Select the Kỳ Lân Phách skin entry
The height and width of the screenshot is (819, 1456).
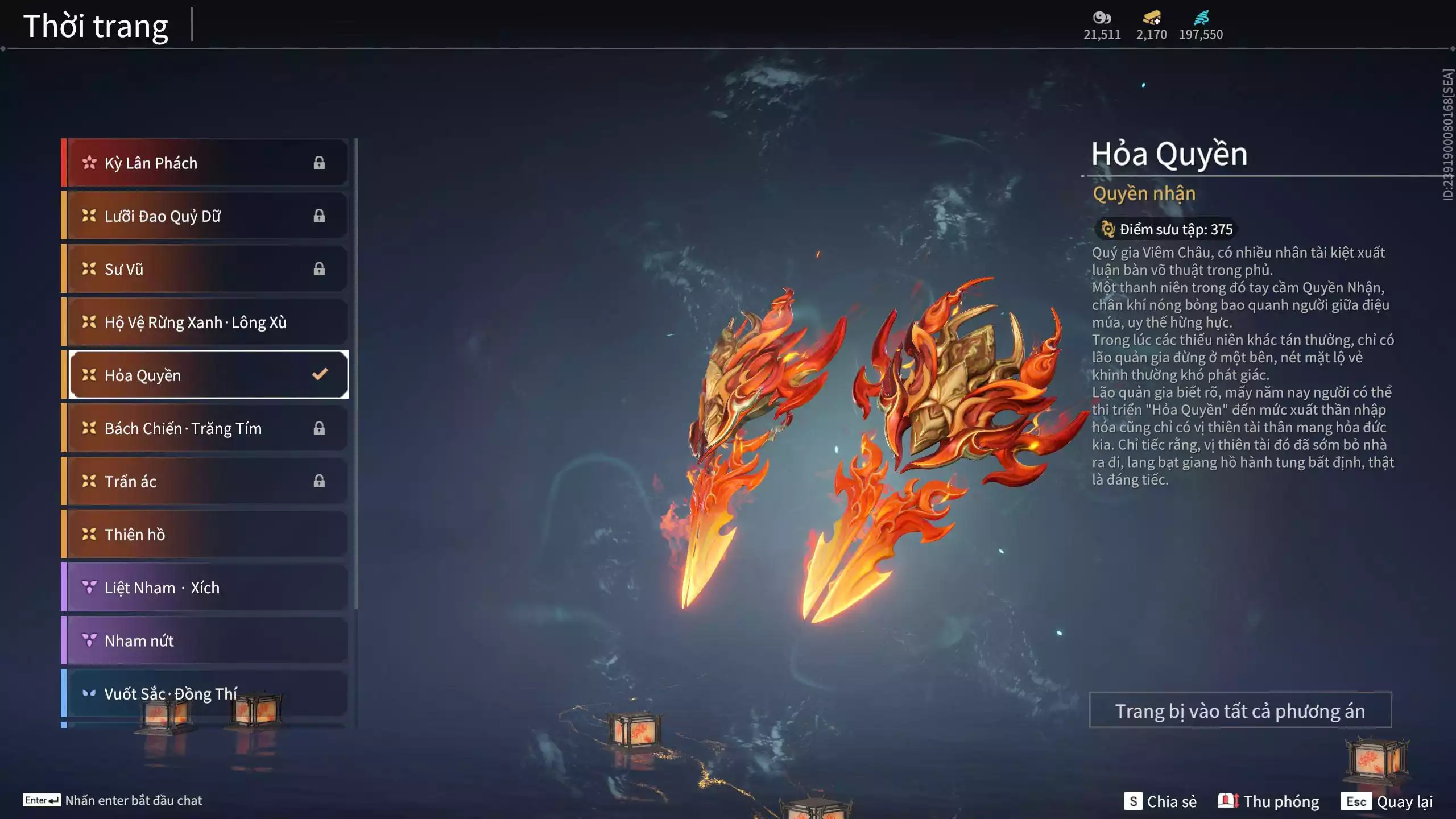[x=205, y=163]
